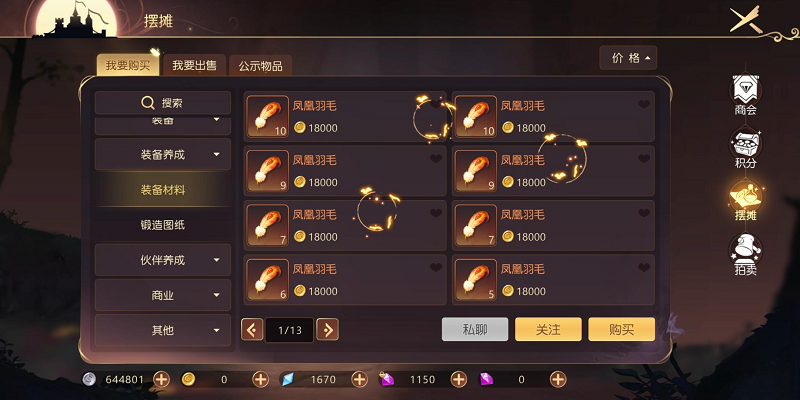The height and width of the screenshot is (400, 800).
Task: Expand the 商业 category
Action: click(x=163, y=295)
